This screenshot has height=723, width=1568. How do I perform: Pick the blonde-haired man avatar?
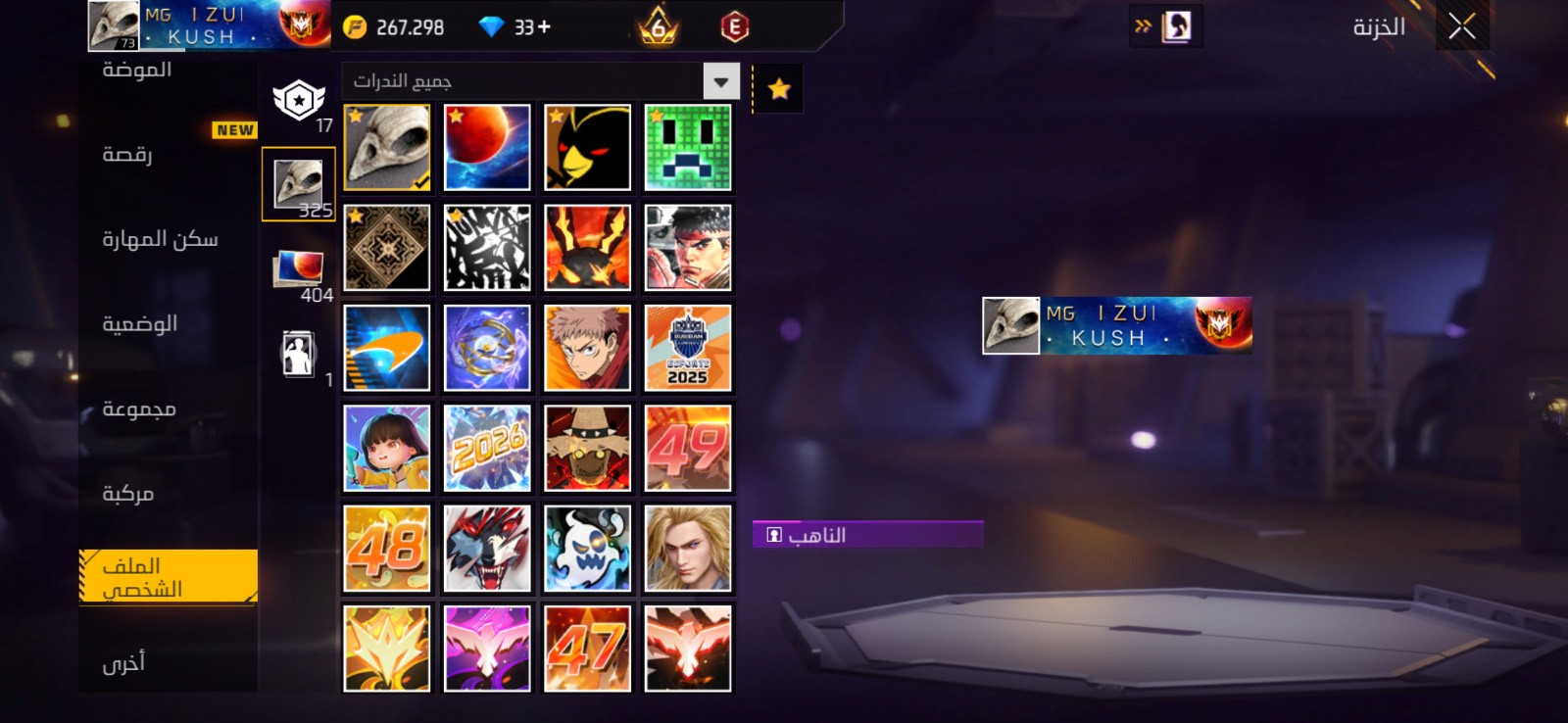tap(688, 549)
